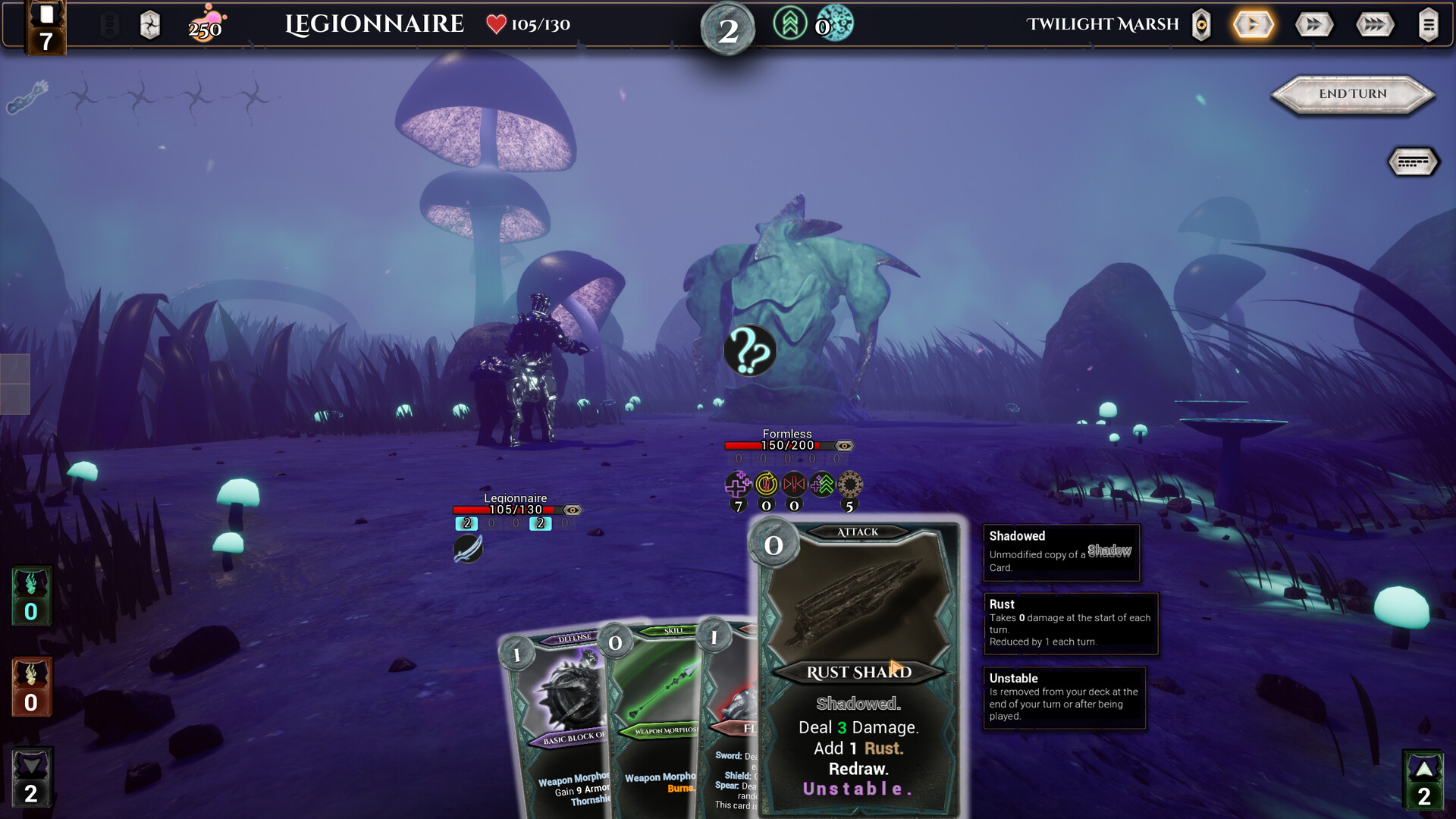Open the orange pile counter showing 0
This screenshot has width=1456, height=819.
pyautogui.click(x=31, y=687)
